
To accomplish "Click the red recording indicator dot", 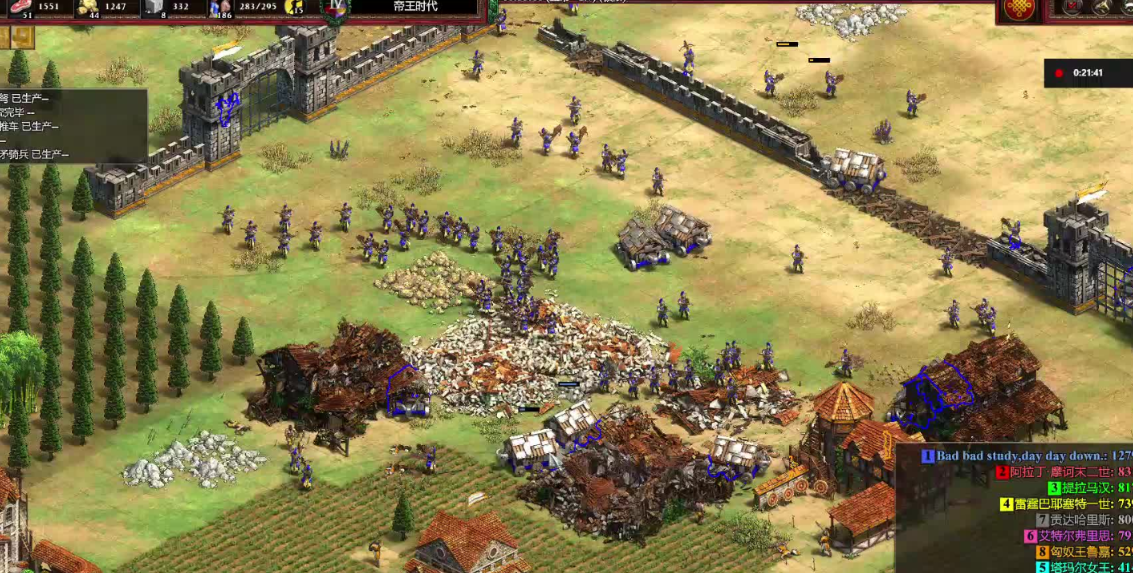I will pos(1059,73).
